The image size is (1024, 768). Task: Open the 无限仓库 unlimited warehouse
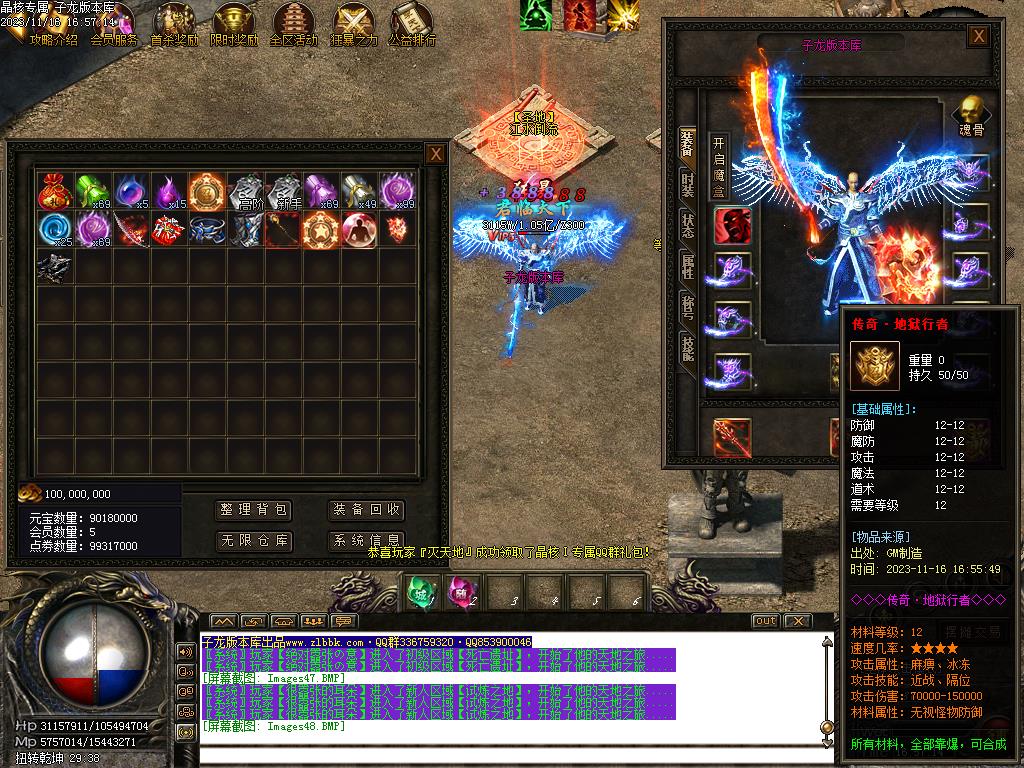[x=254, y=541]
